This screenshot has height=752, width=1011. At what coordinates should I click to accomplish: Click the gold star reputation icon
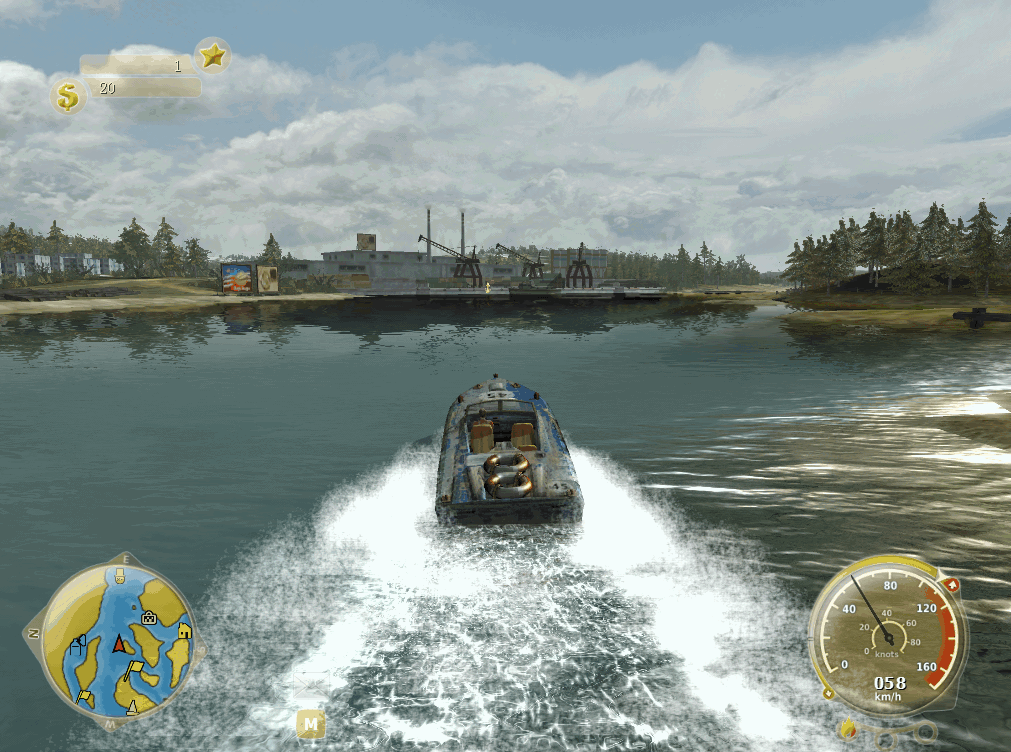tap(212, 56)
